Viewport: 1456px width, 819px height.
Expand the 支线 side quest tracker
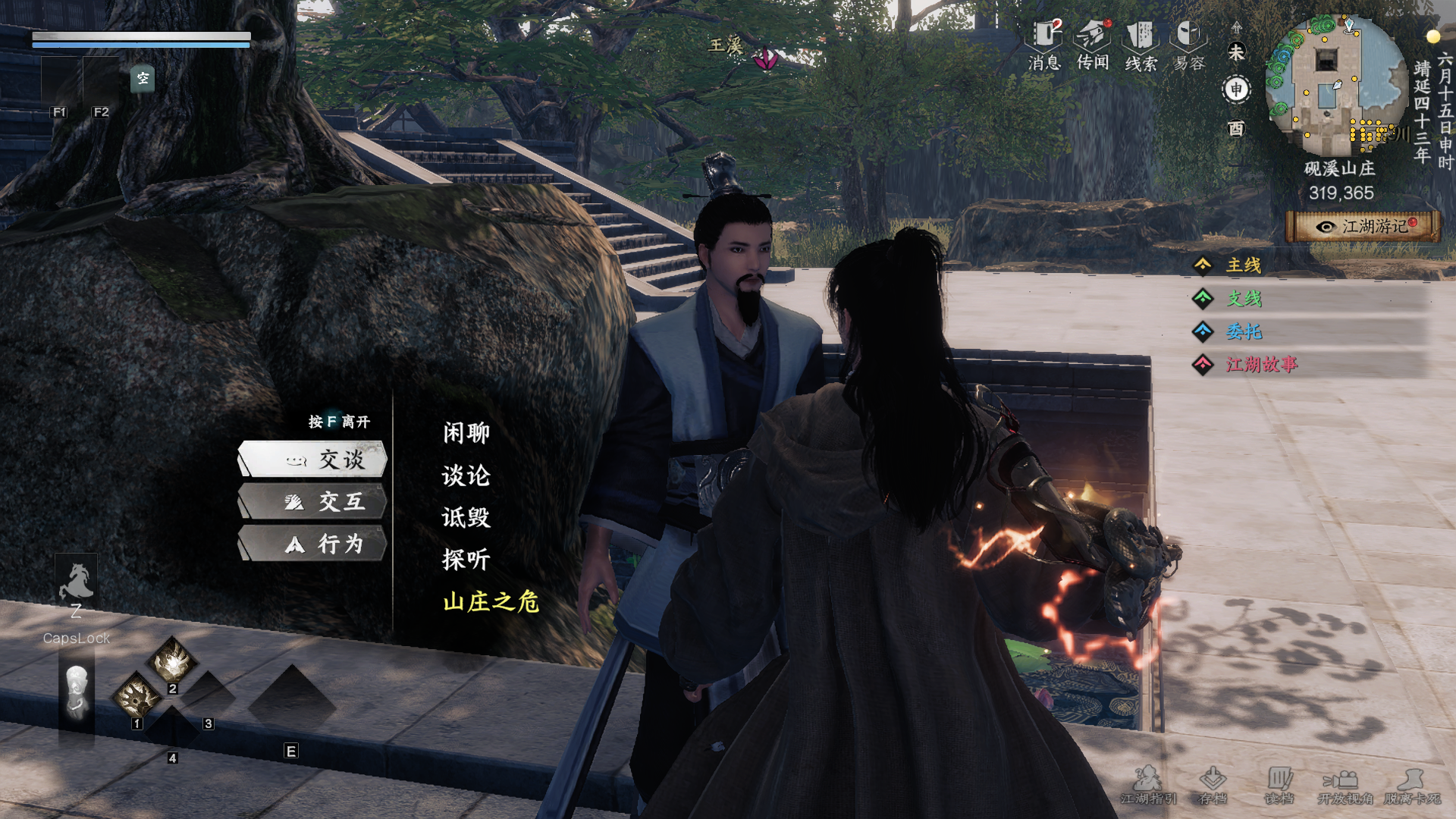pyautogui.click(x=1244, y=299)
